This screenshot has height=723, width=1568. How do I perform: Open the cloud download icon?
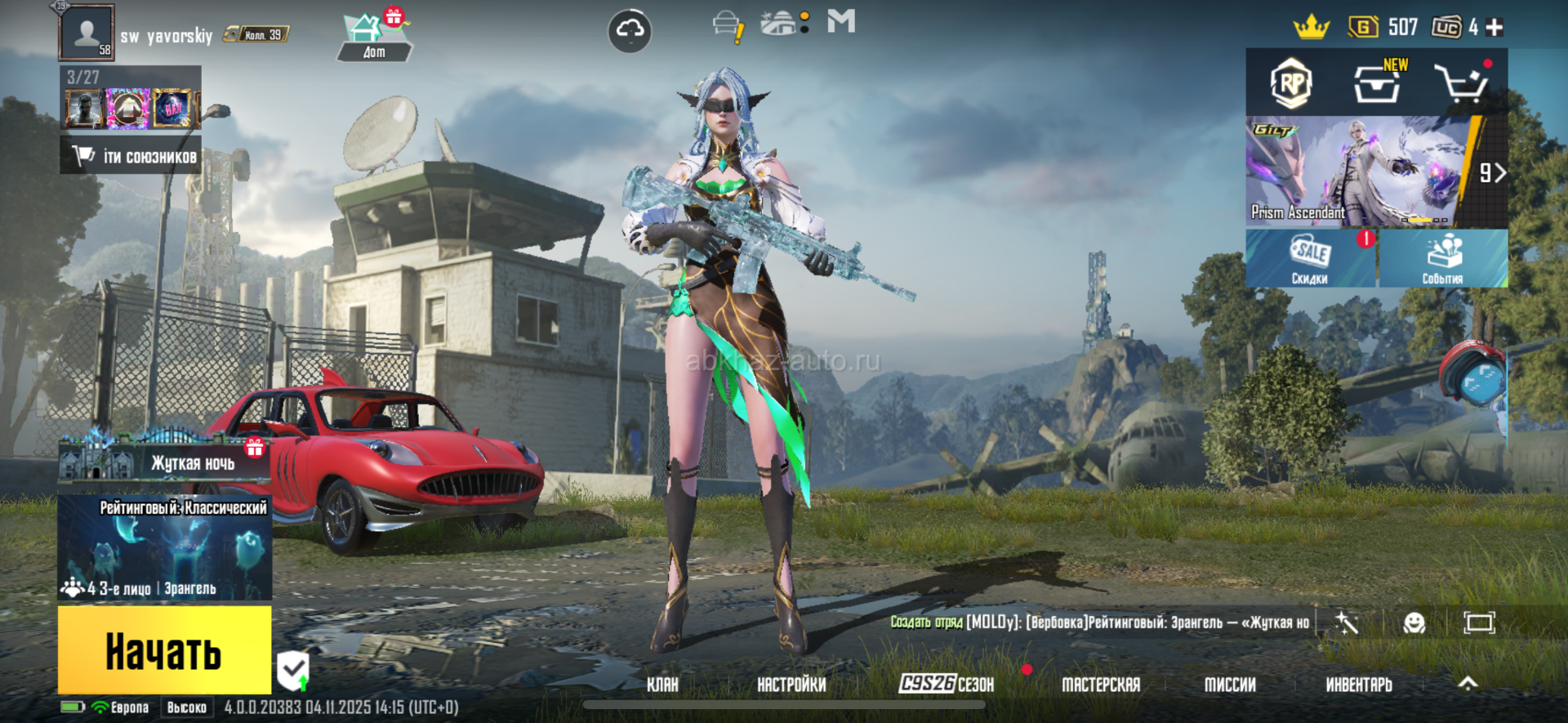pyautogui.click(x=630, y=31)
